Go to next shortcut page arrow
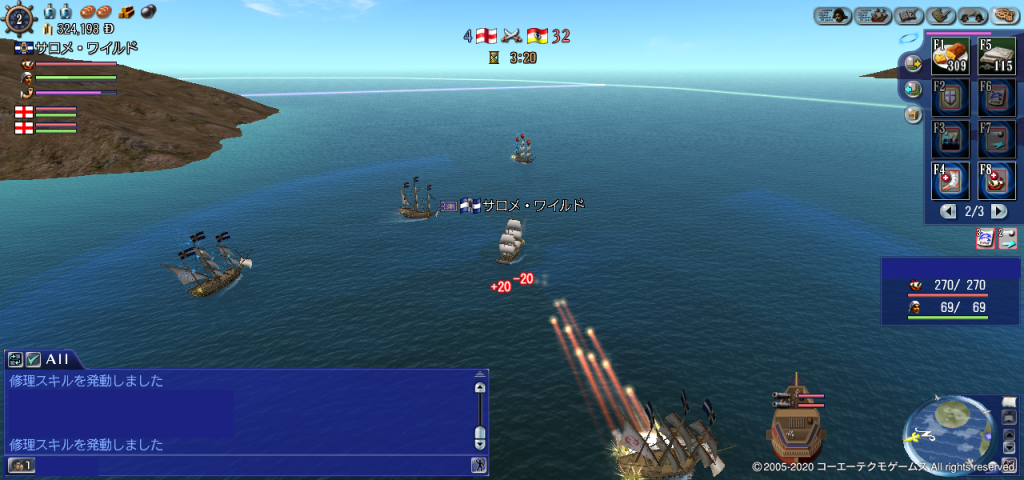Screen dimensions: 1024x480 [x=998, y=212]
